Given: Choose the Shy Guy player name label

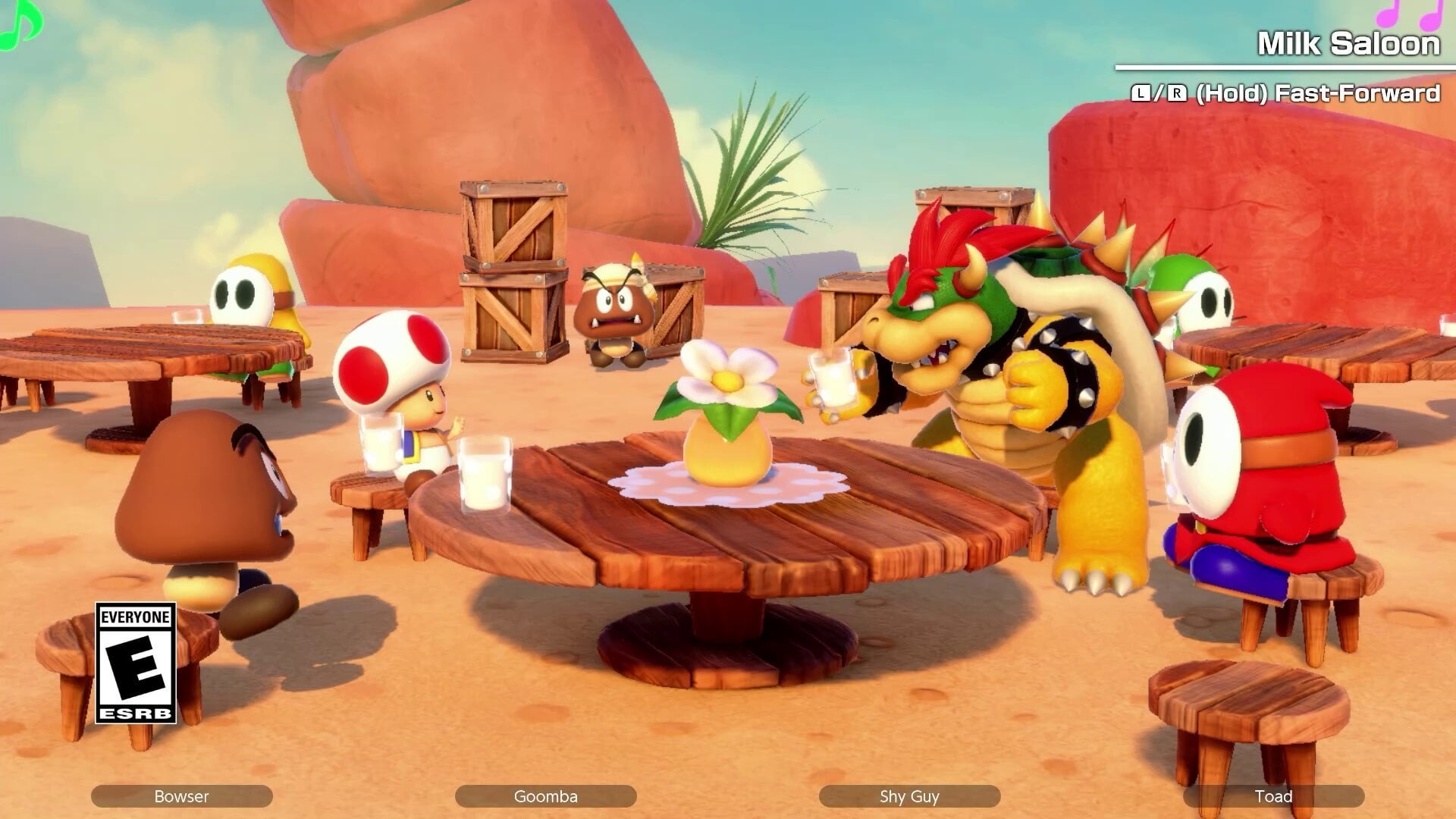Looking at the screenshot, I should (x=909, y=796).
